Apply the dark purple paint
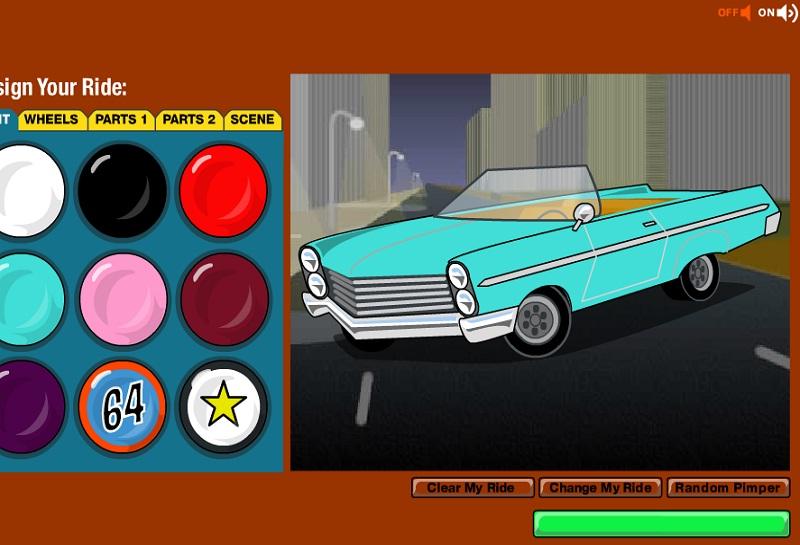800x545 pixels. coord(28,406)
